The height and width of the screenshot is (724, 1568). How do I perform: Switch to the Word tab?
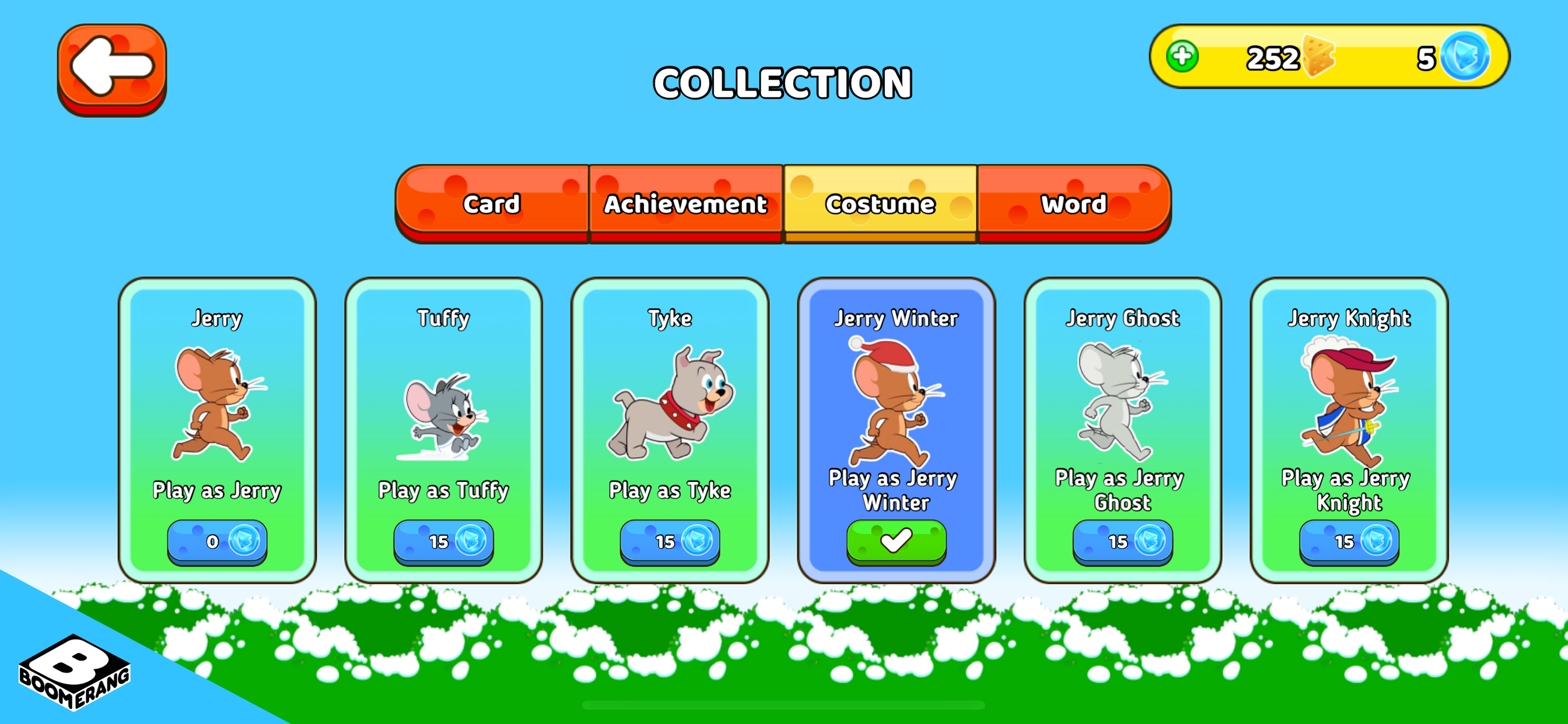pyautogui.click(x=1072, y=205)
